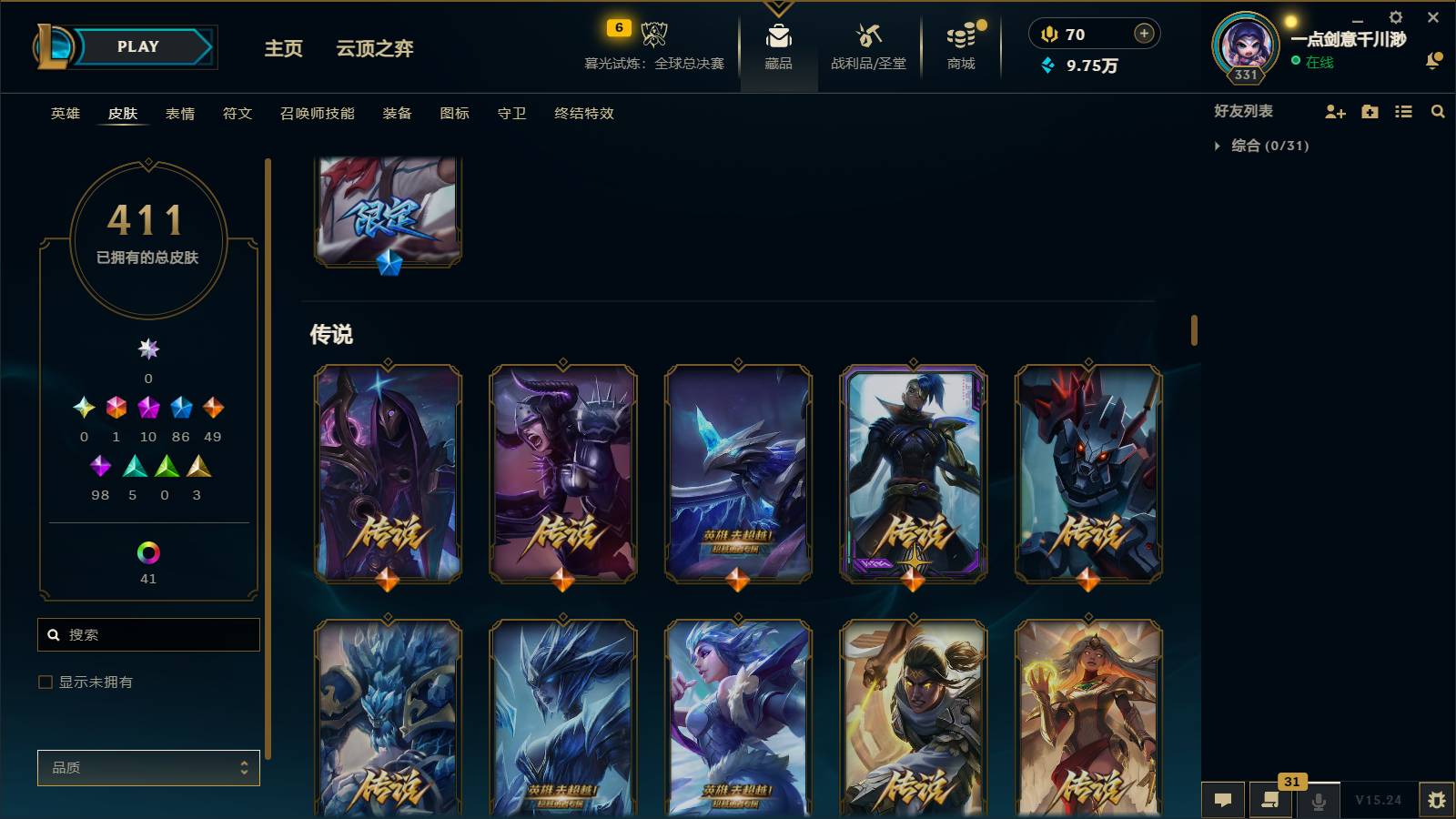Select the chroma color wheel icon
Screen dimensions: 1456x819
(x=148, y=551)
